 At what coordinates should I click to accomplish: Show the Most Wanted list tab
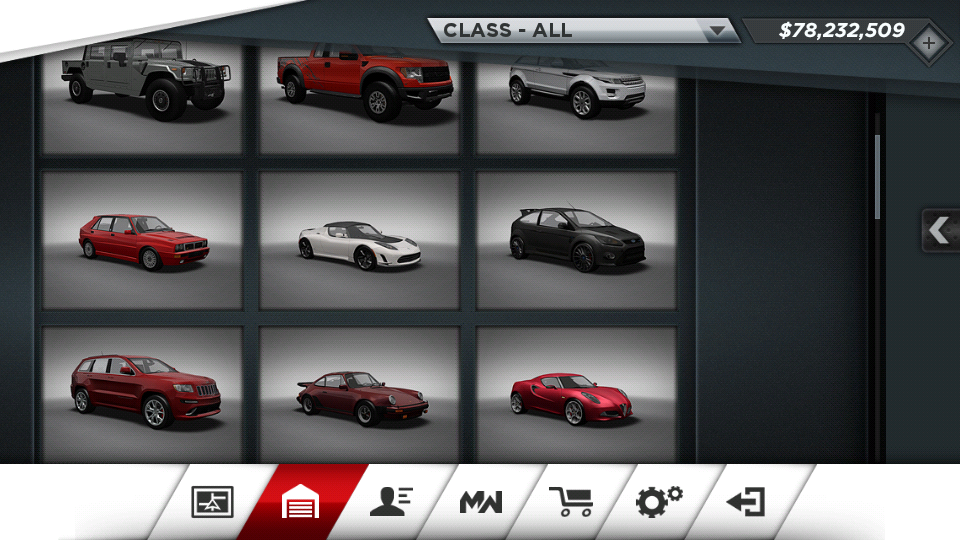[x=481, y=502]
